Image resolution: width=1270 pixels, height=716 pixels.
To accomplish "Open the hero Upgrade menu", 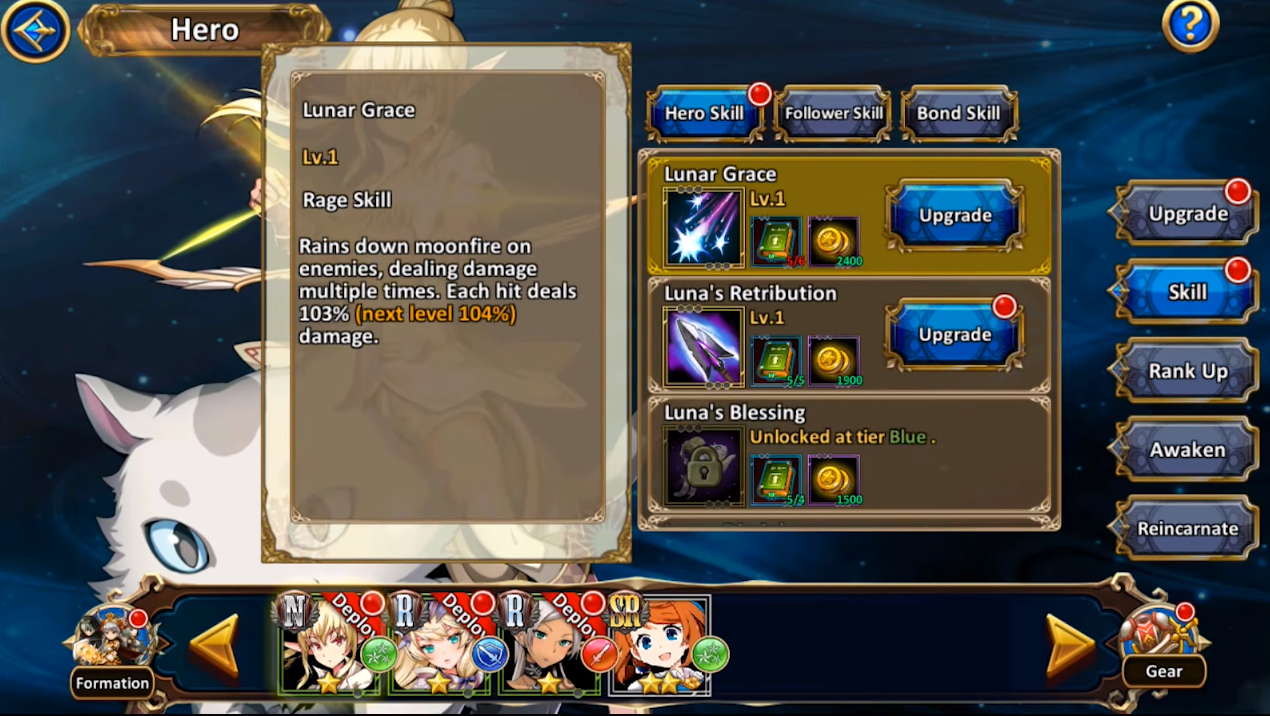I will tap(1187, 213).
